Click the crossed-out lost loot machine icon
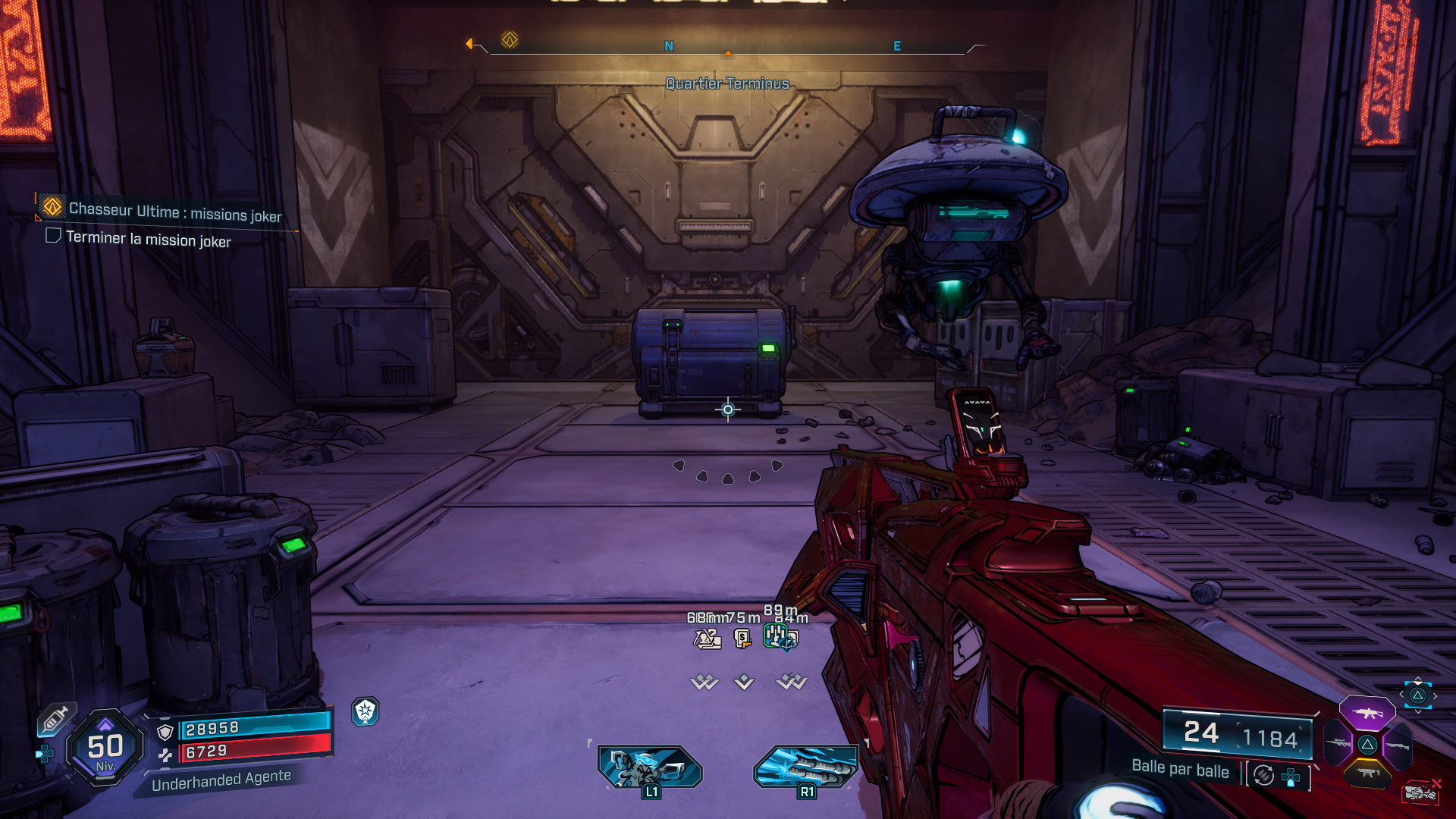This screenshot has width=1456, height=819. 1420,792
